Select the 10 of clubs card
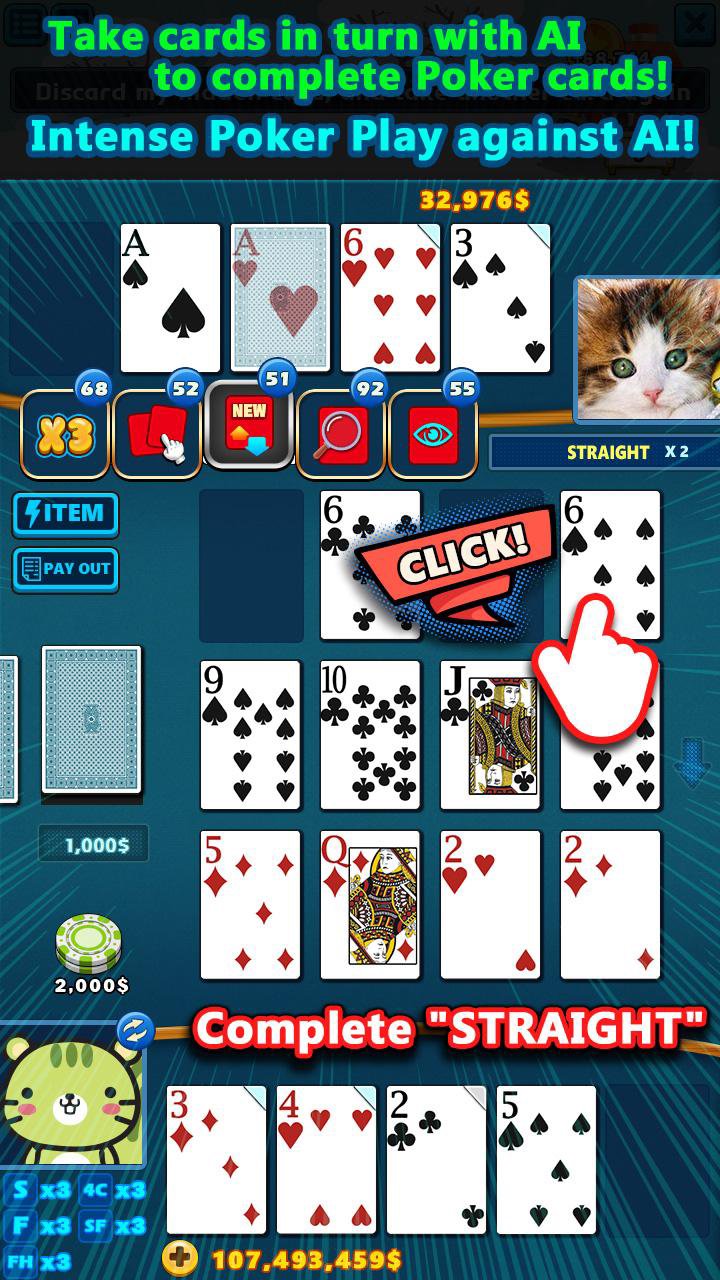Image resolution: width=720 pixels, height=1280 pixels. (x=370, y=735)
